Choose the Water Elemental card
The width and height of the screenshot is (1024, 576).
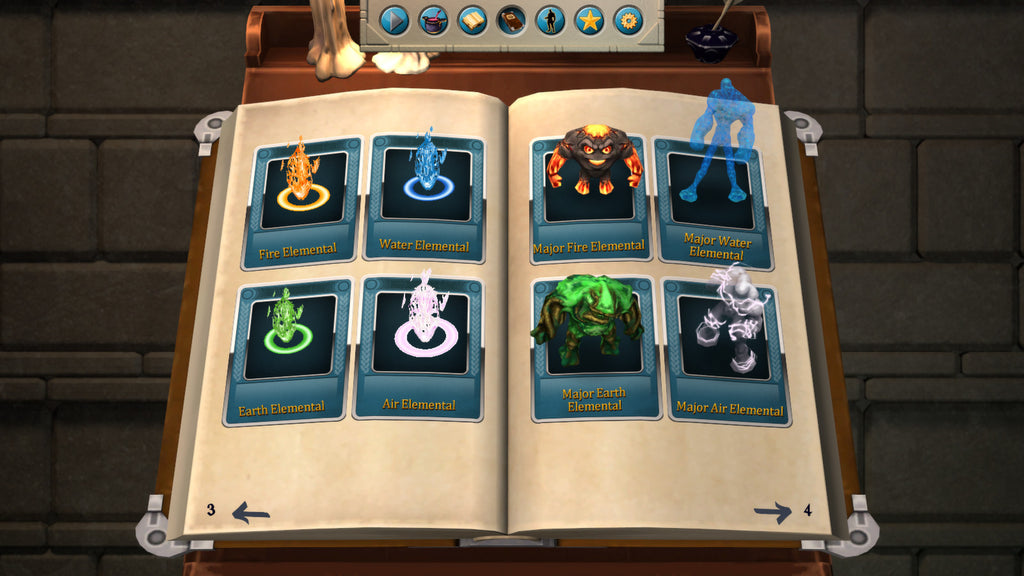(x=426, y=198)
